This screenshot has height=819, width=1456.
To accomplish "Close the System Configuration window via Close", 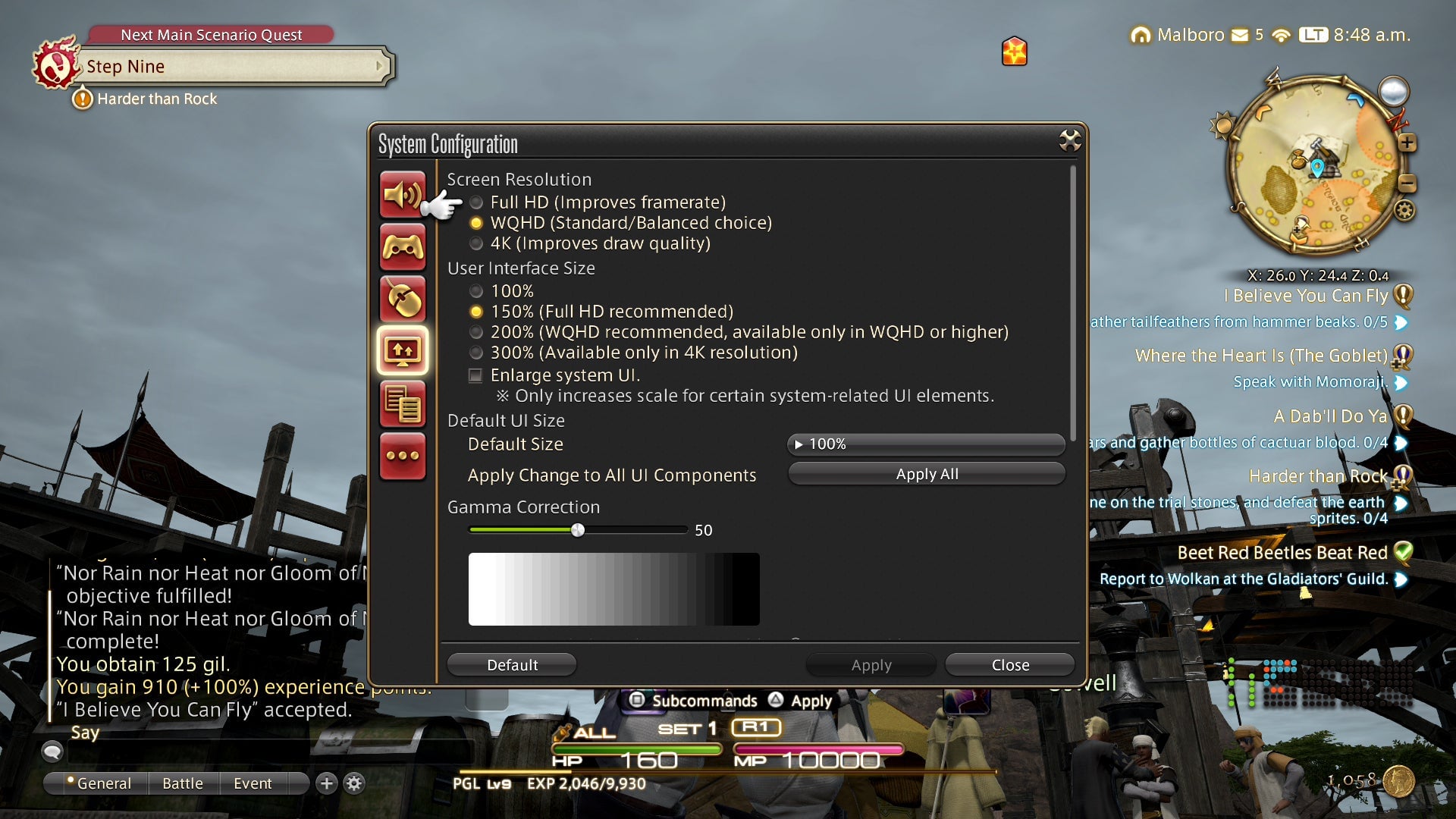I will pos(1009,665).
